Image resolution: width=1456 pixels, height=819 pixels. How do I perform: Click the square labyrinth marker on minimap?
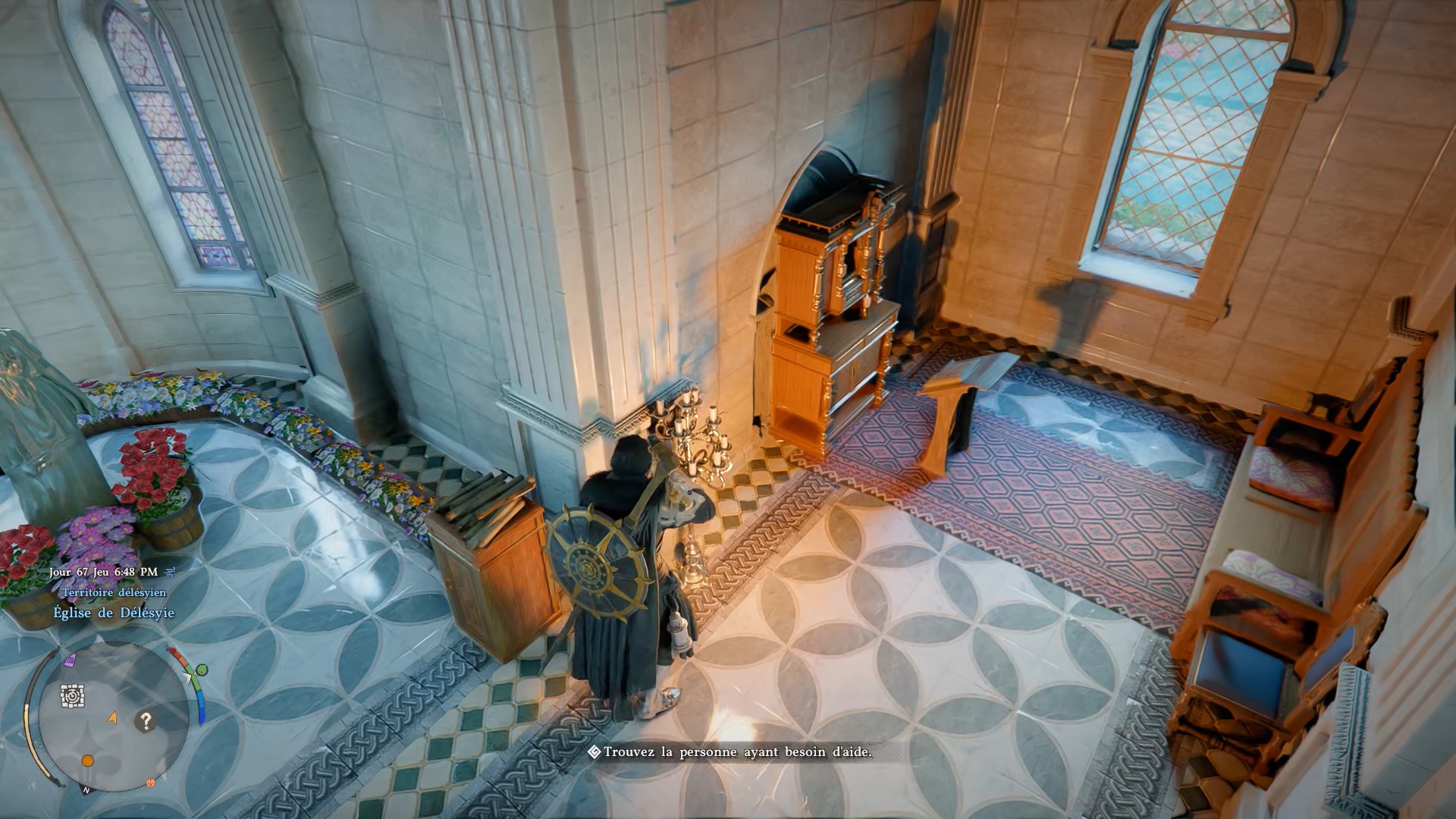pos(72,695)
